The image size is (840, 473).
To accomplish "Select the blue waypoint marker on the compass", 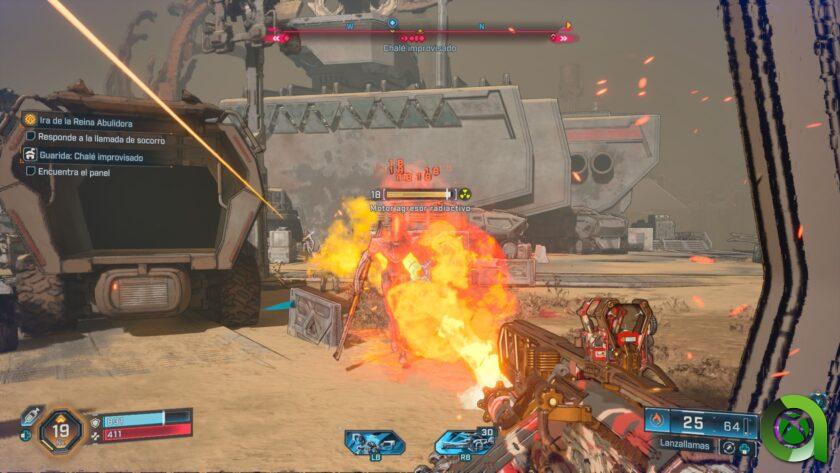I will (x=392, y=22).
